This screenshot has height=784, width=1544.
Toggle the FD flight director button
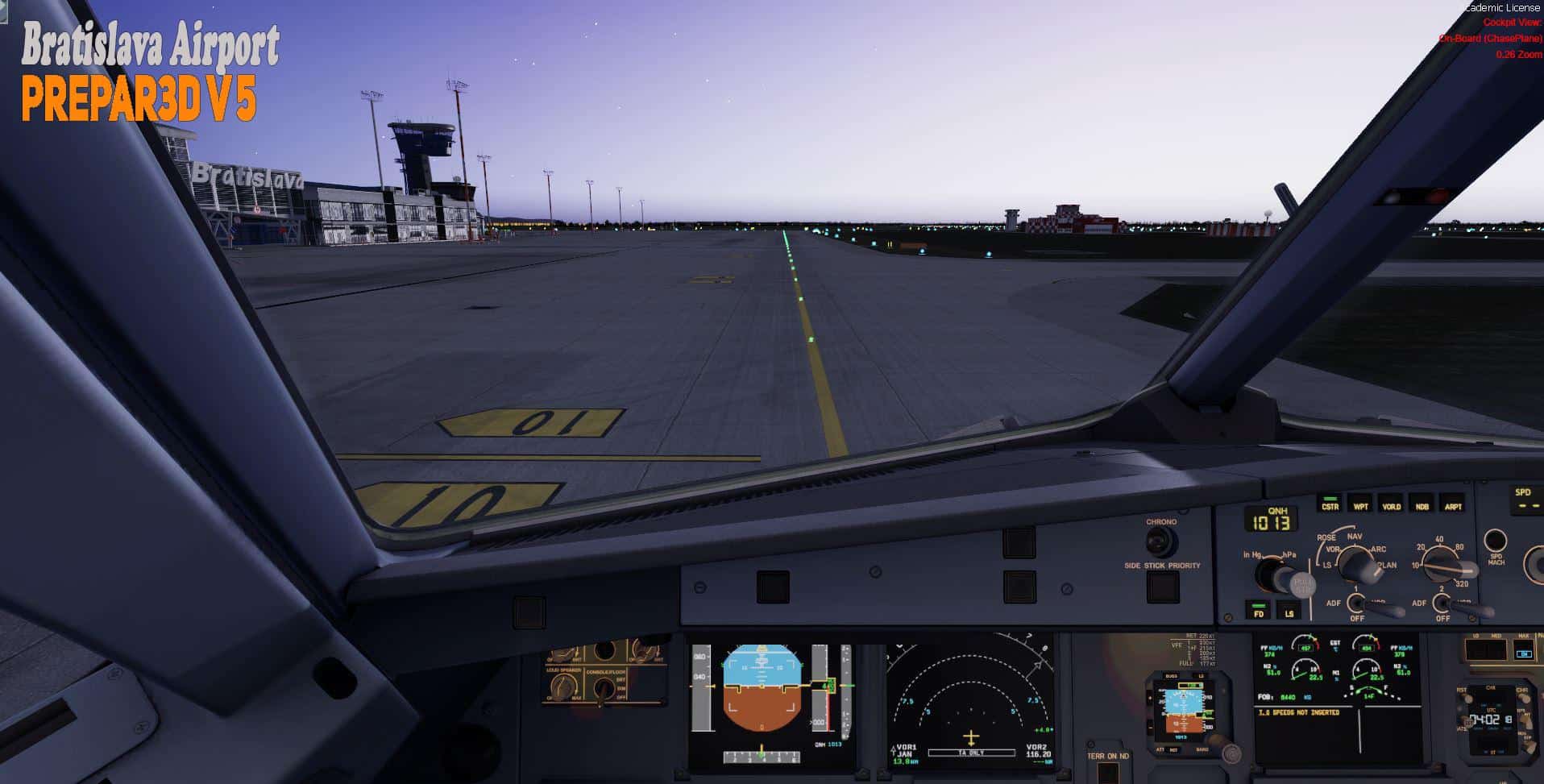(x=1258, y=612)
